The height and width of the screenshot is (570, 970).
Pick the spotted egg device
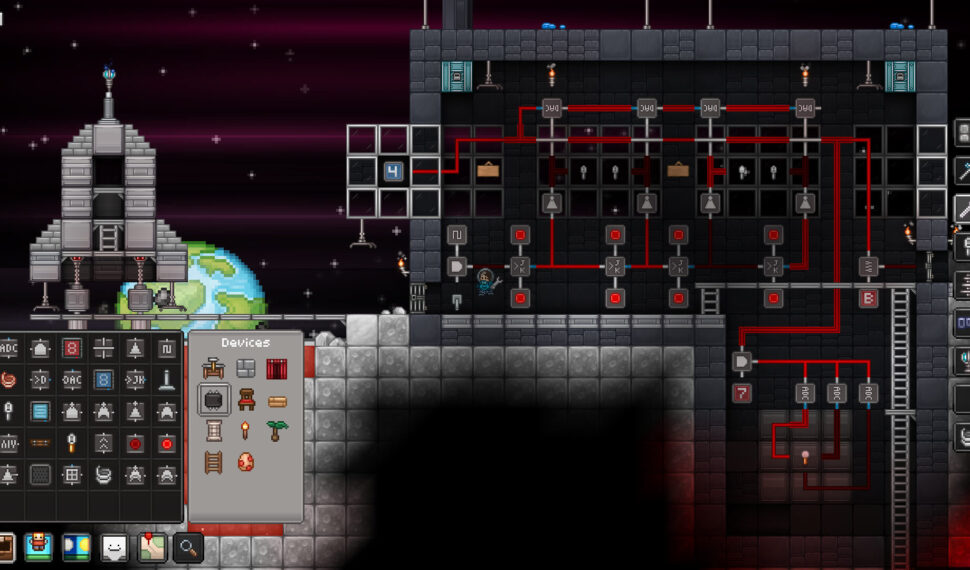click(x=246, y=462)
